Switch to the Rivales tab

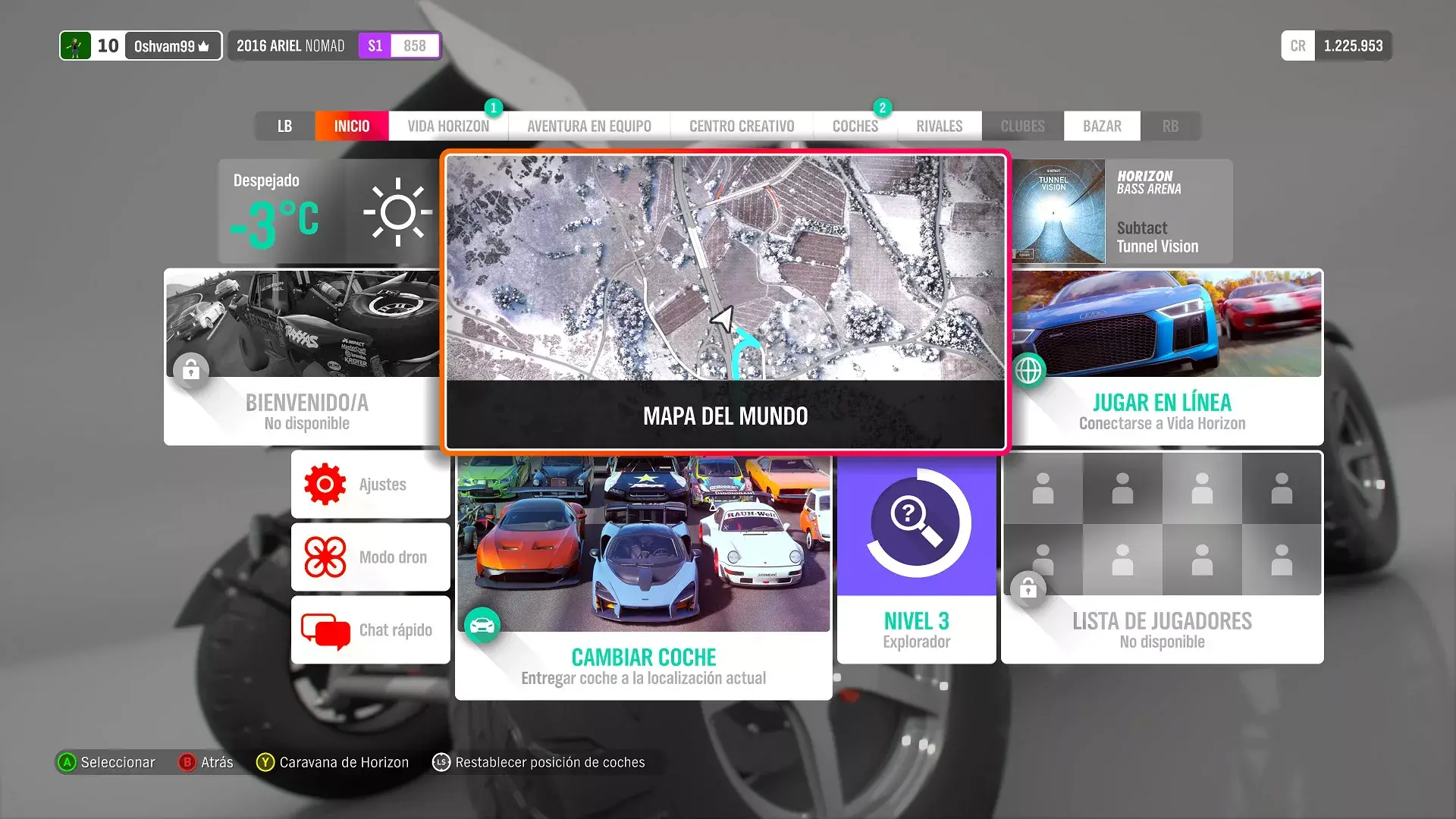(x=939, y=126)
